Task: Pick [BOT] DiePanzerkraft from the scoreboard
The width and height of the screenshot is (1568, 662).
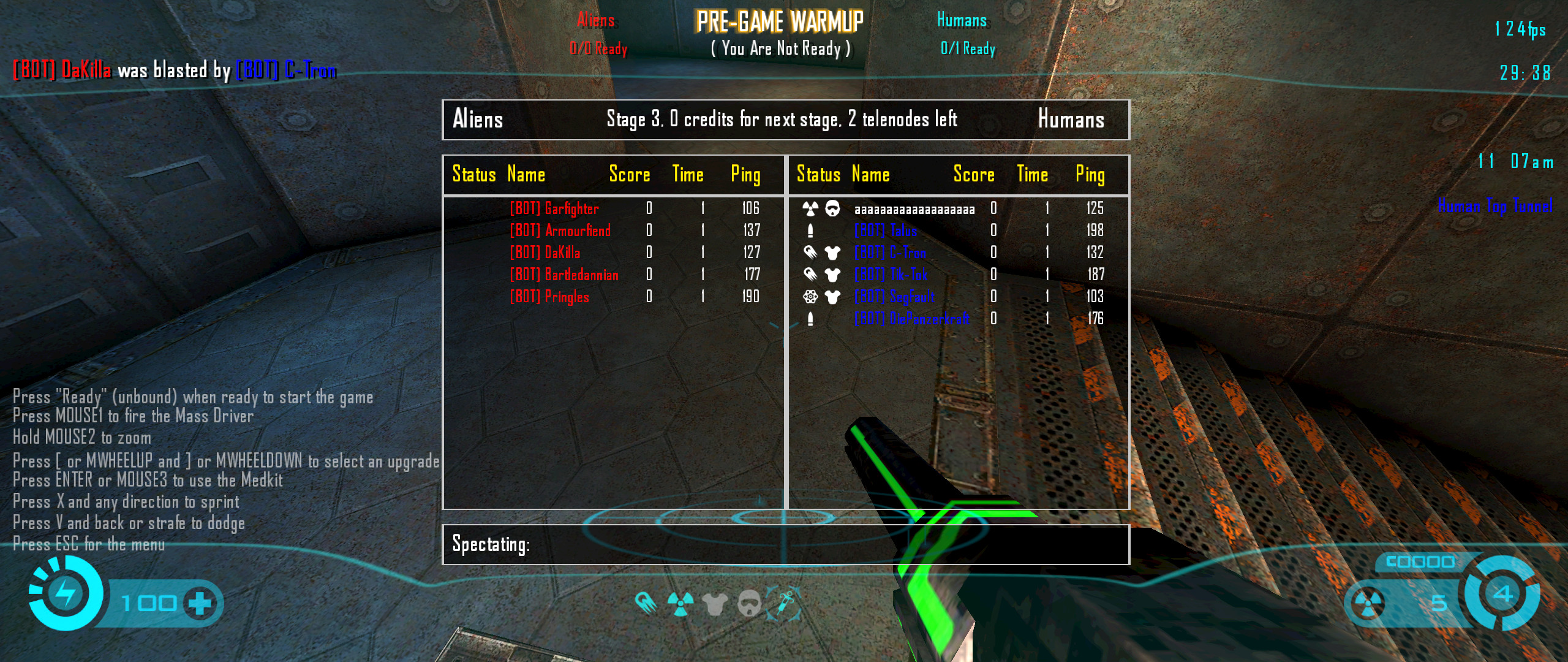Action: tap(911, 319)
